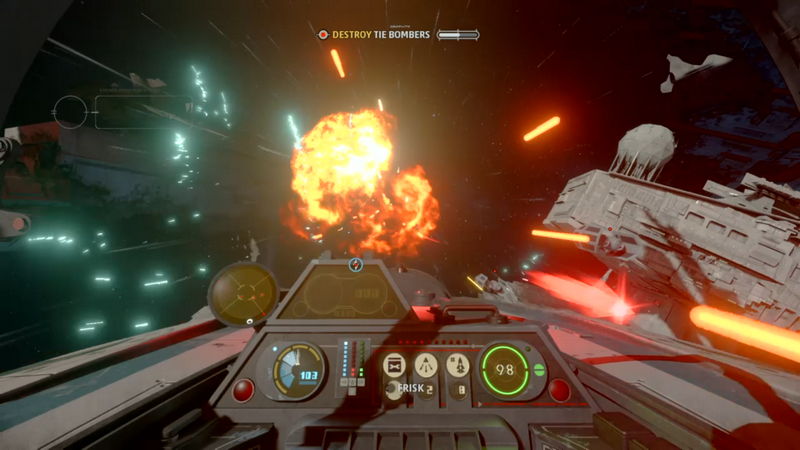
Task: Select the blue targeting indicator above the dashboard
Action: point(355,265)
